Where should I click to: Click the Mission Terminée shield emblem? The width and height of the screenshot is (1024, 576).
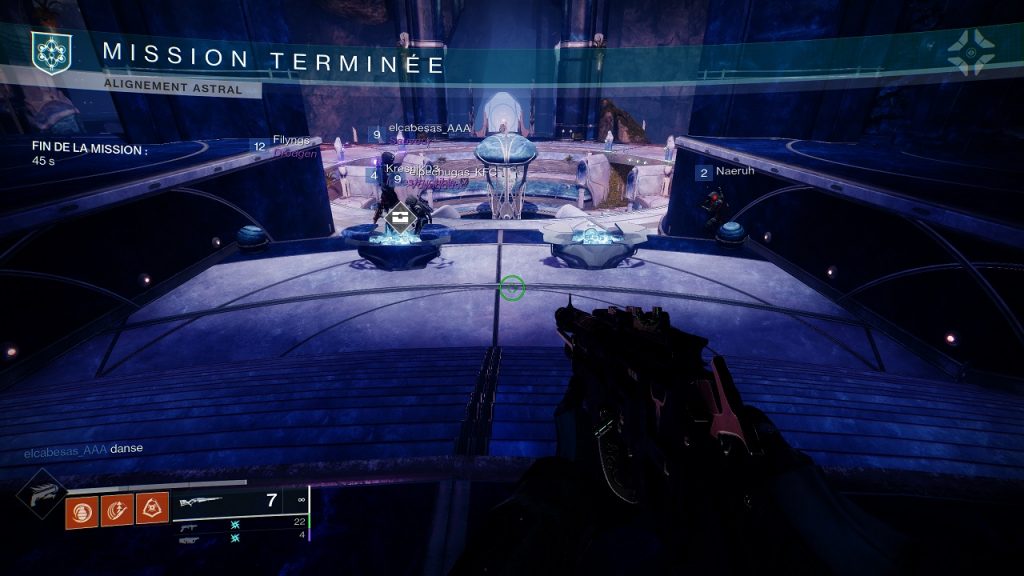click(x=48, y=52)
